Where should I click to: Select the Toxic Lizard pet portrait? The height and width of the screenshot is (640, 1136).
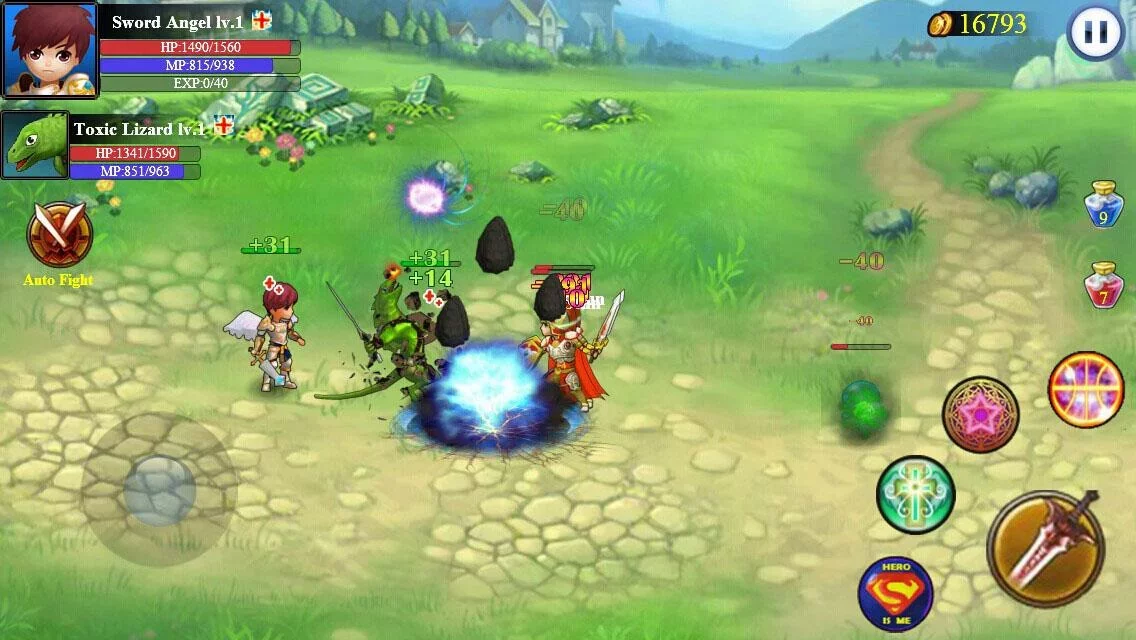tap(35, 145)
